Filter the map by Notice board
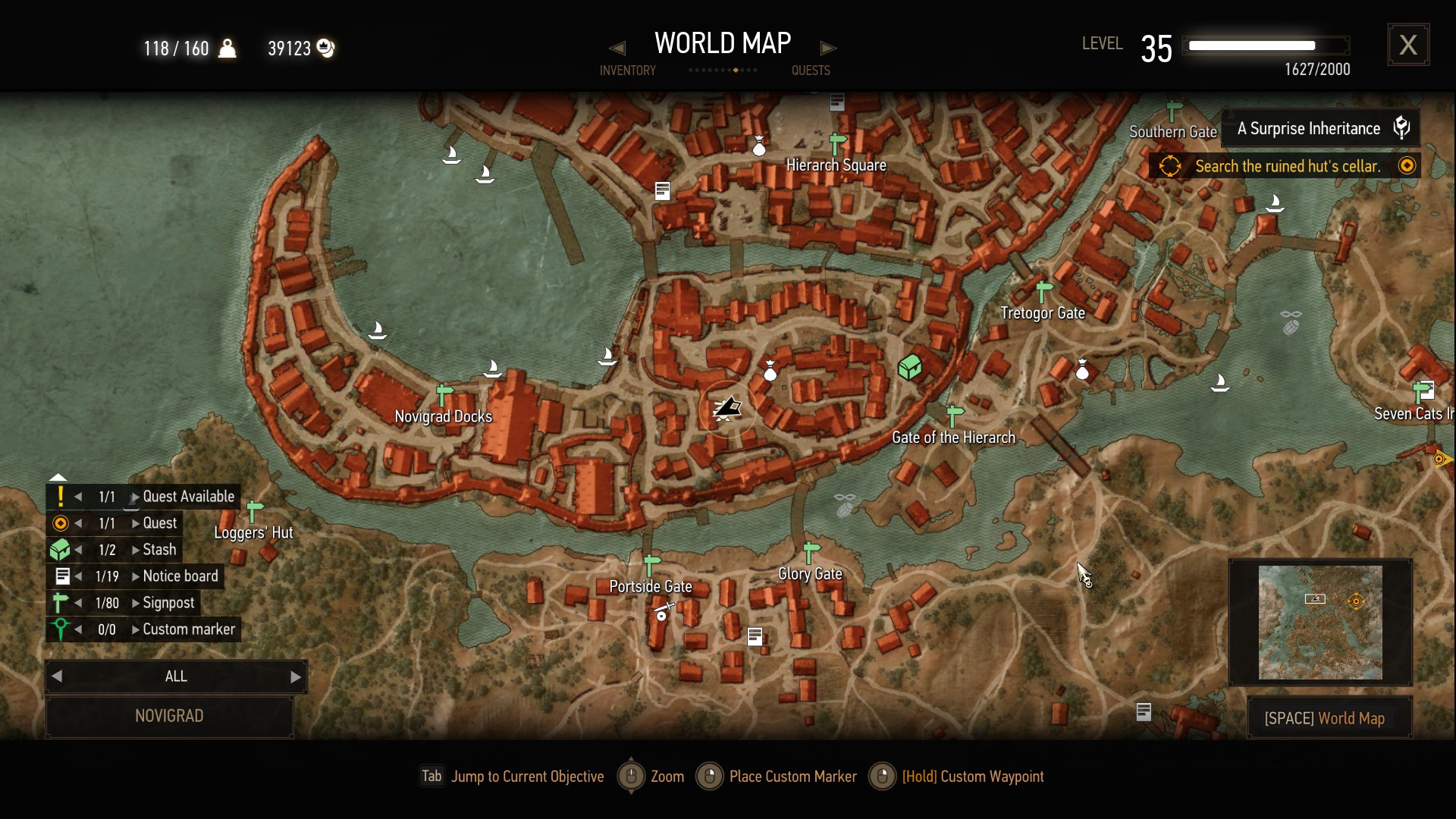The height and width of the screenshot is (819, 1456). coord(180,576)
